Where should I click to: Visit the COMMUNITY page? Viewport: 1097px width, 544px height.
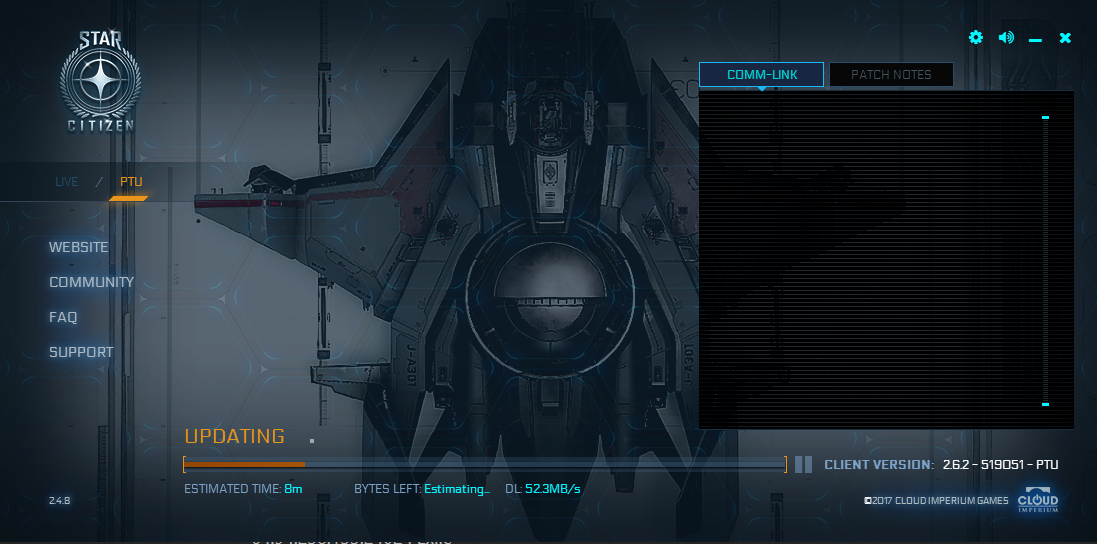(92, 282)
